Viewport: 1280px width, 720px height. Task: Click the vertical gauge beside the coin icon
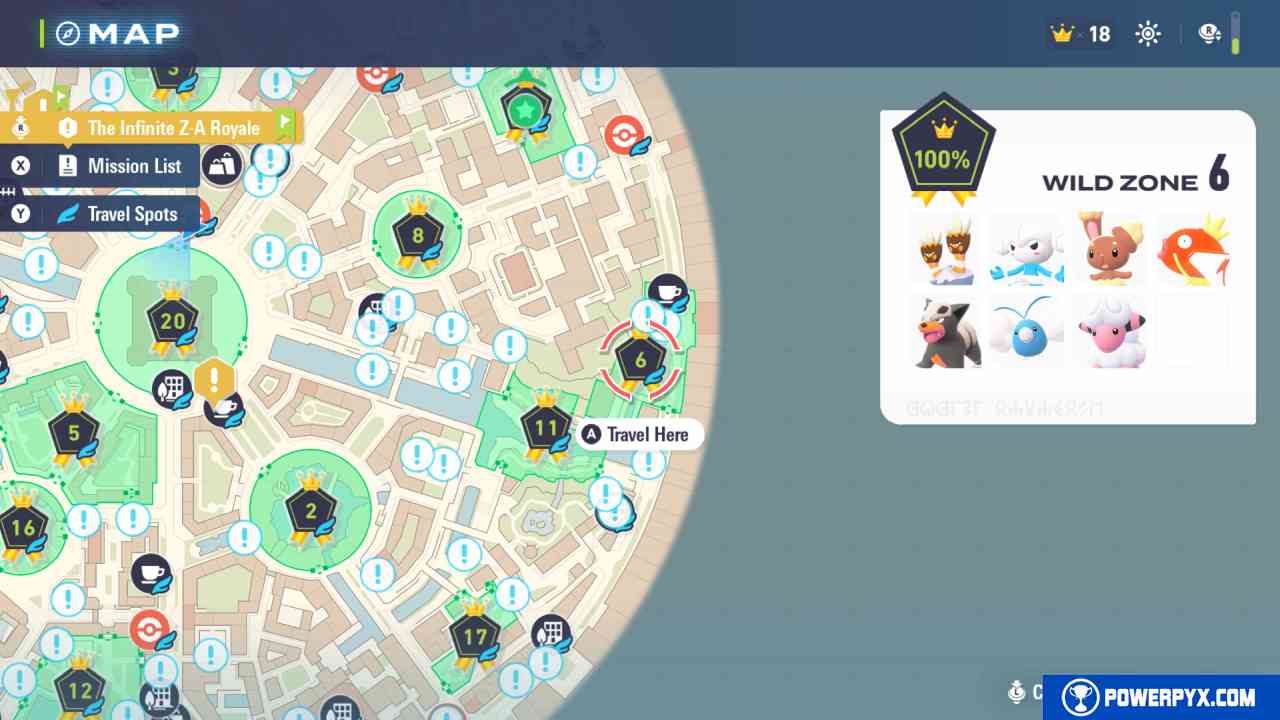coord(1237,35)
